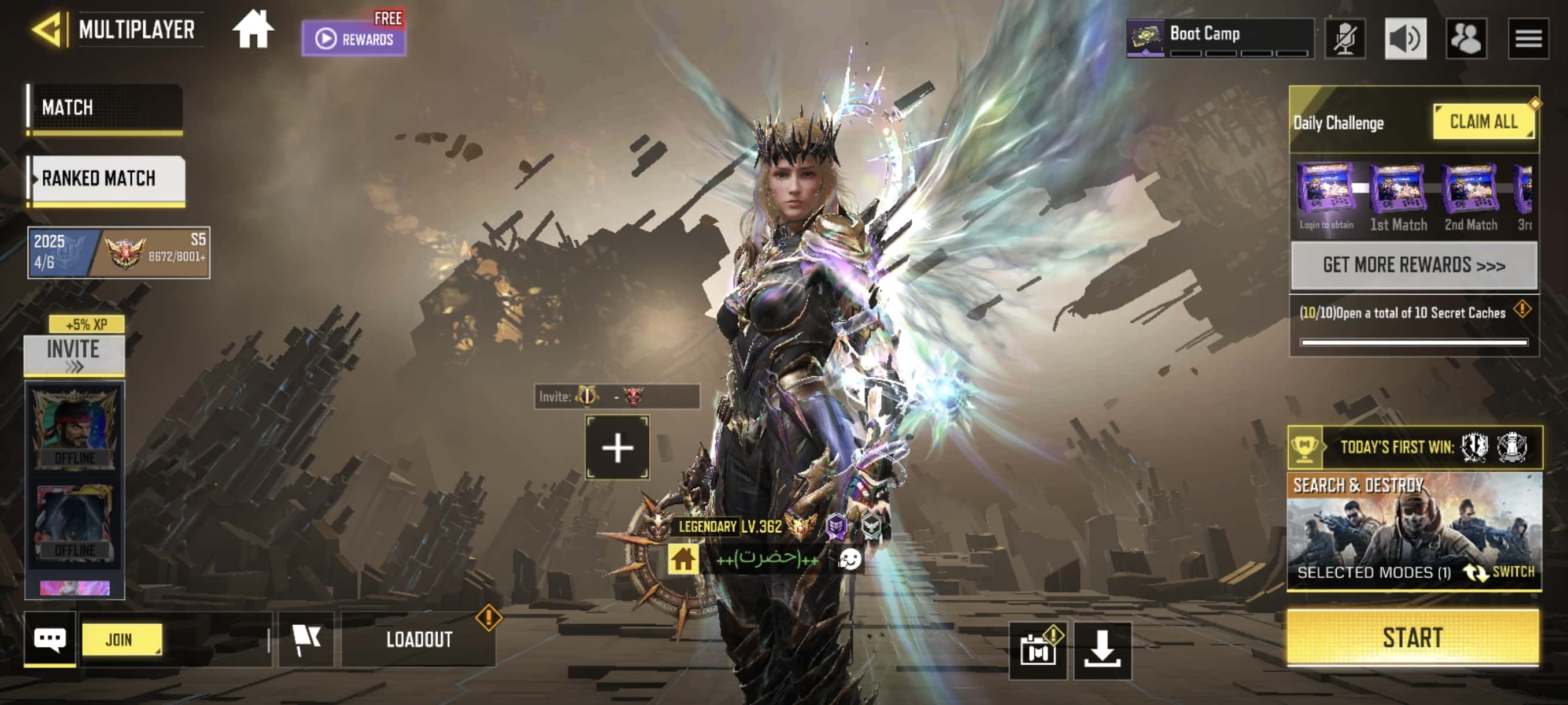Open Get More Rewards

tap(1414, 265)
